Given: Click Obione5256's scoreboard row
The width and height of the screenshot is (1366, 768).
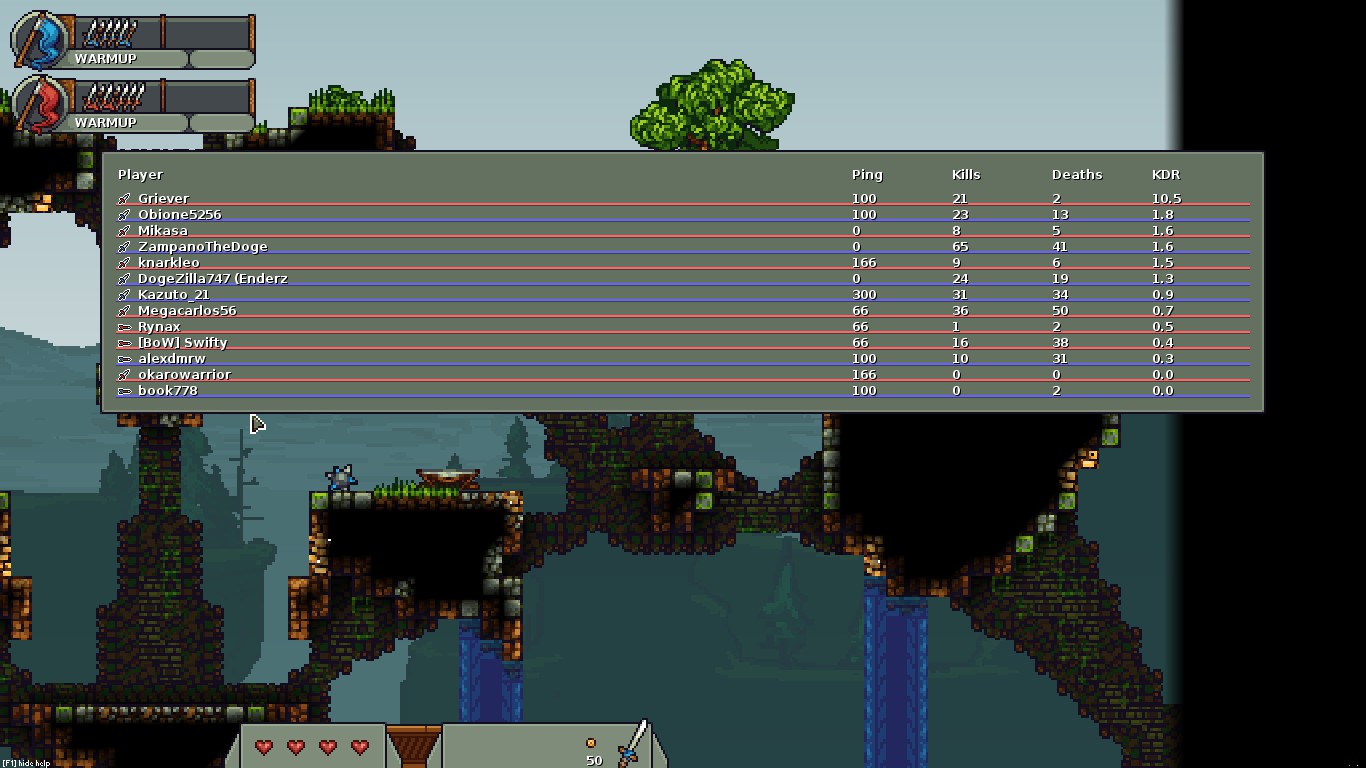Looking at the screenshot, I should (179, 214).
